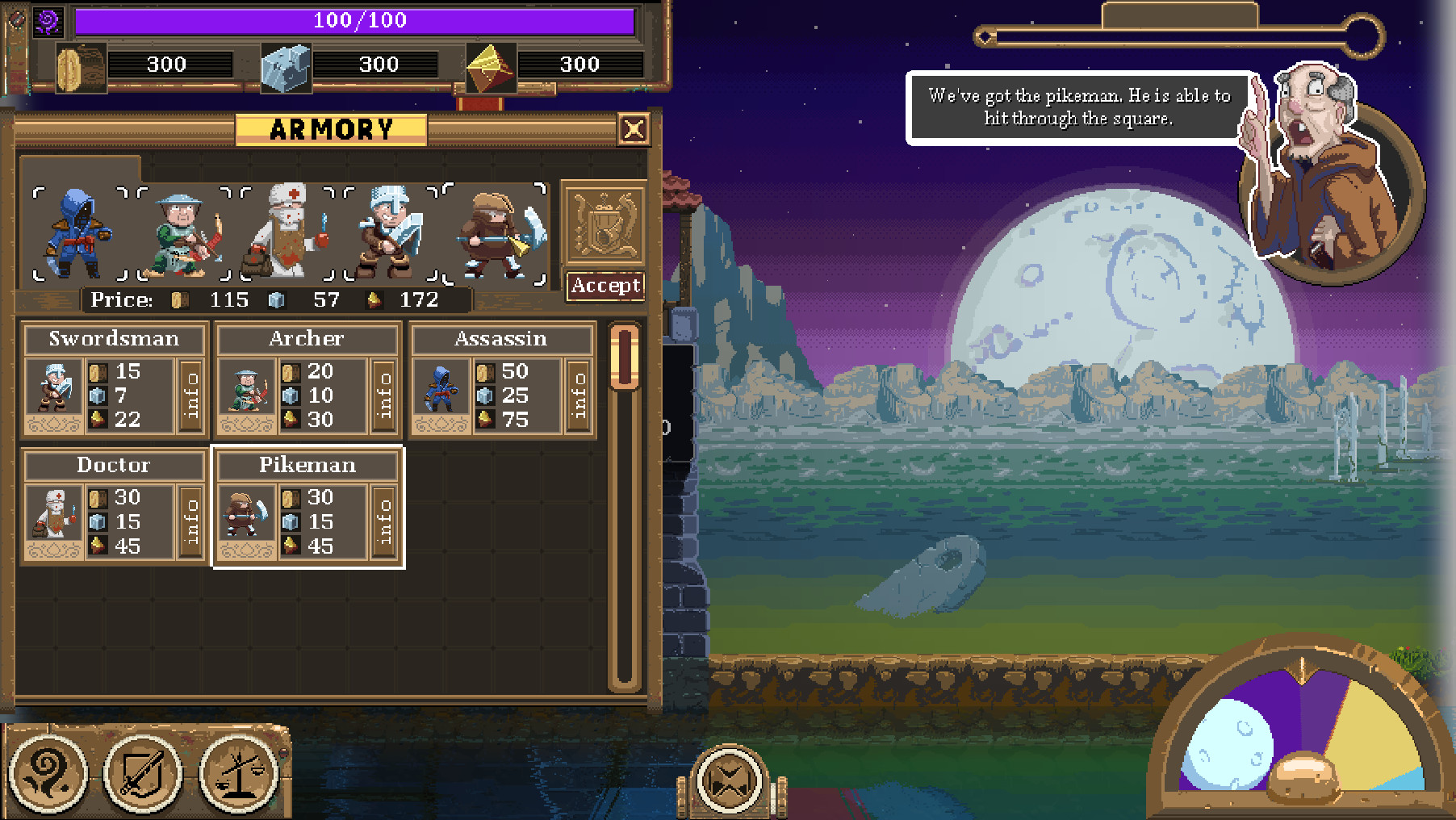
Task: Click the pikeman in the squad lineup
Action: [496, 233]
